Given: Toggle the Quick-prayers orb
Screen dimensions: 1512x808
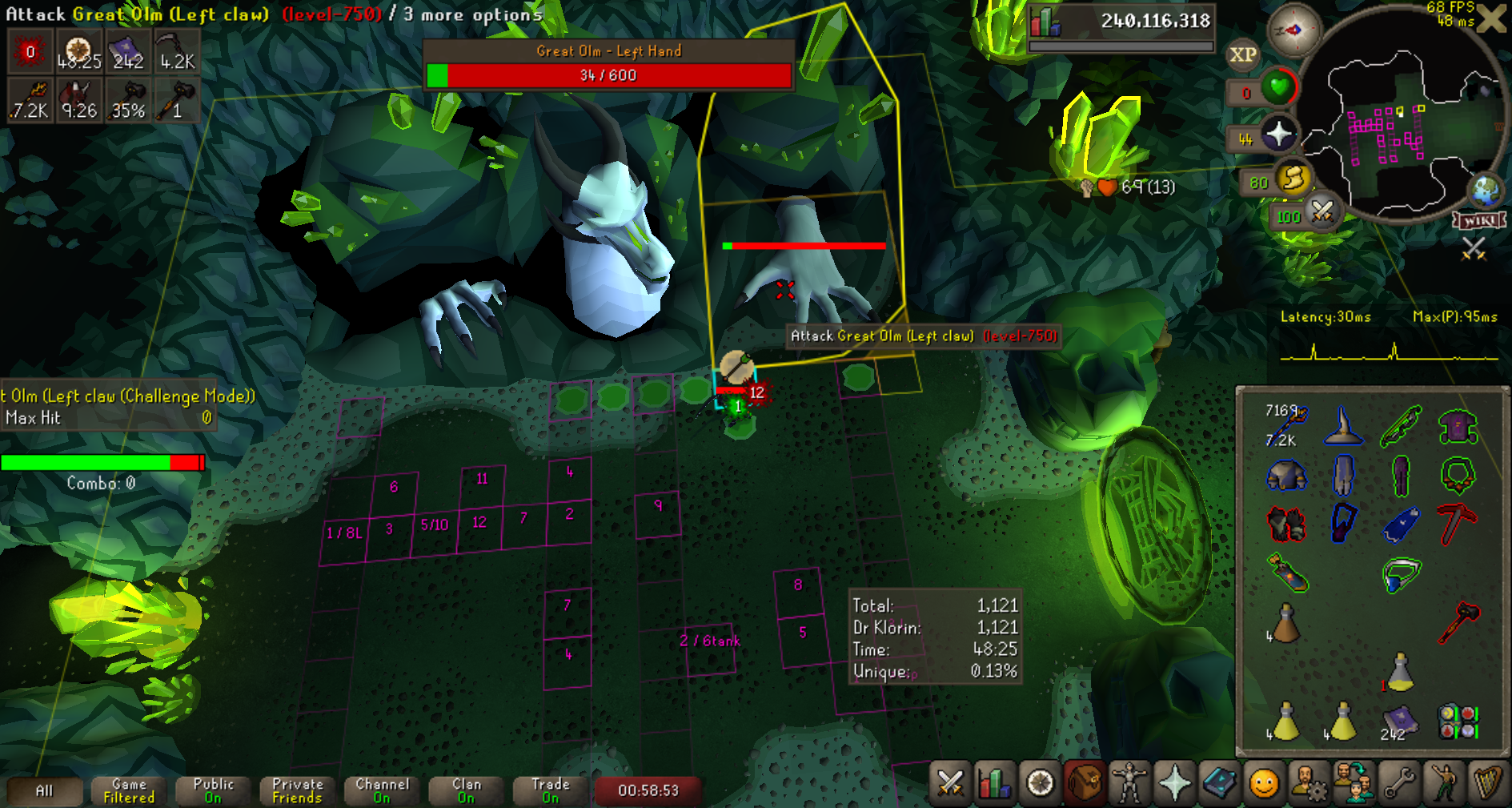Looking at the screenshot, I should pyautogui.click(x=1278, y=134).
